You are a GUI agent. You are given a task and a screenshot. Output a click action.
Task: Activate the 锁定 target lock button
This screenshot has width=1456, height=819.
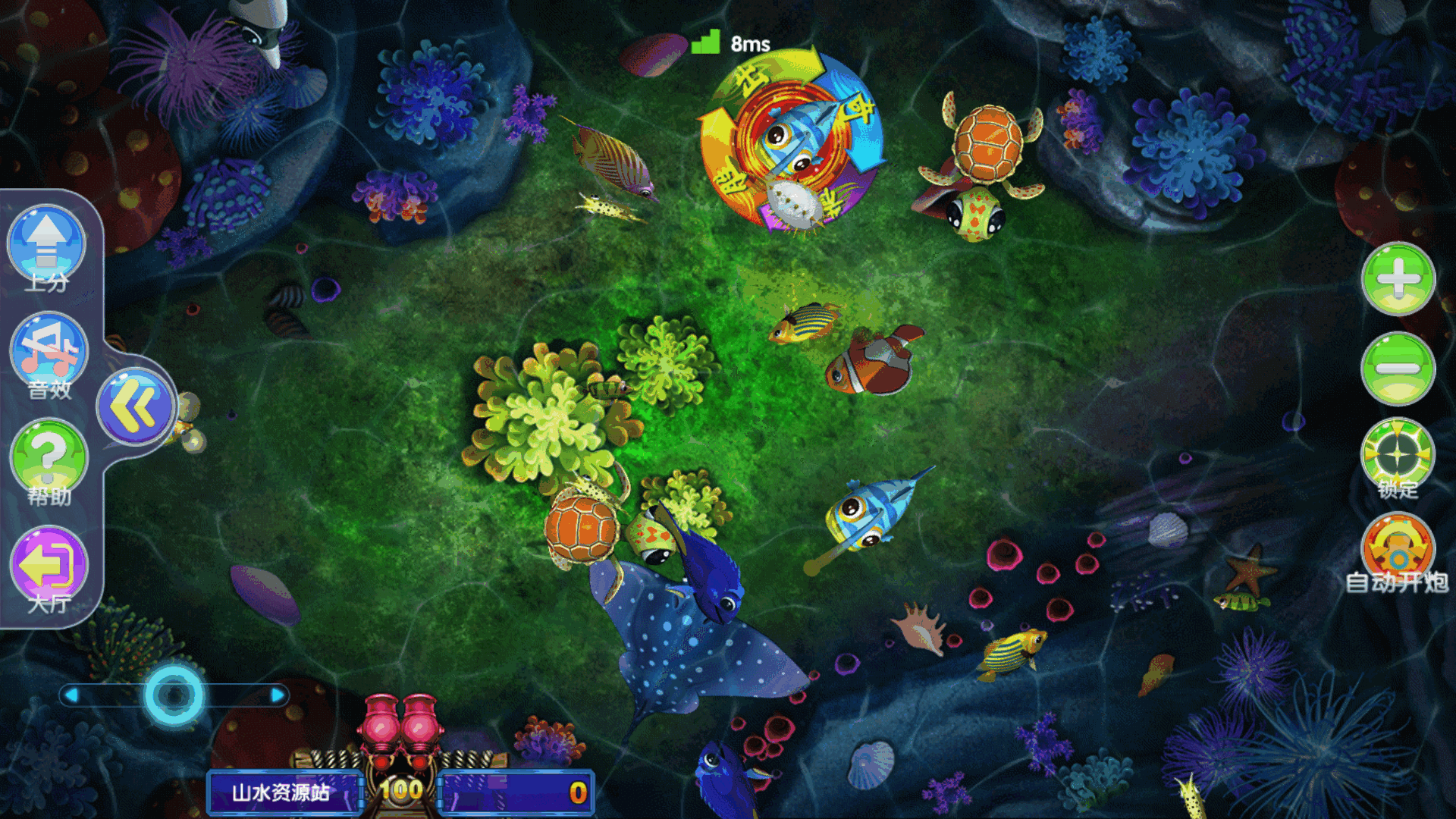(x=1398, y=455)
